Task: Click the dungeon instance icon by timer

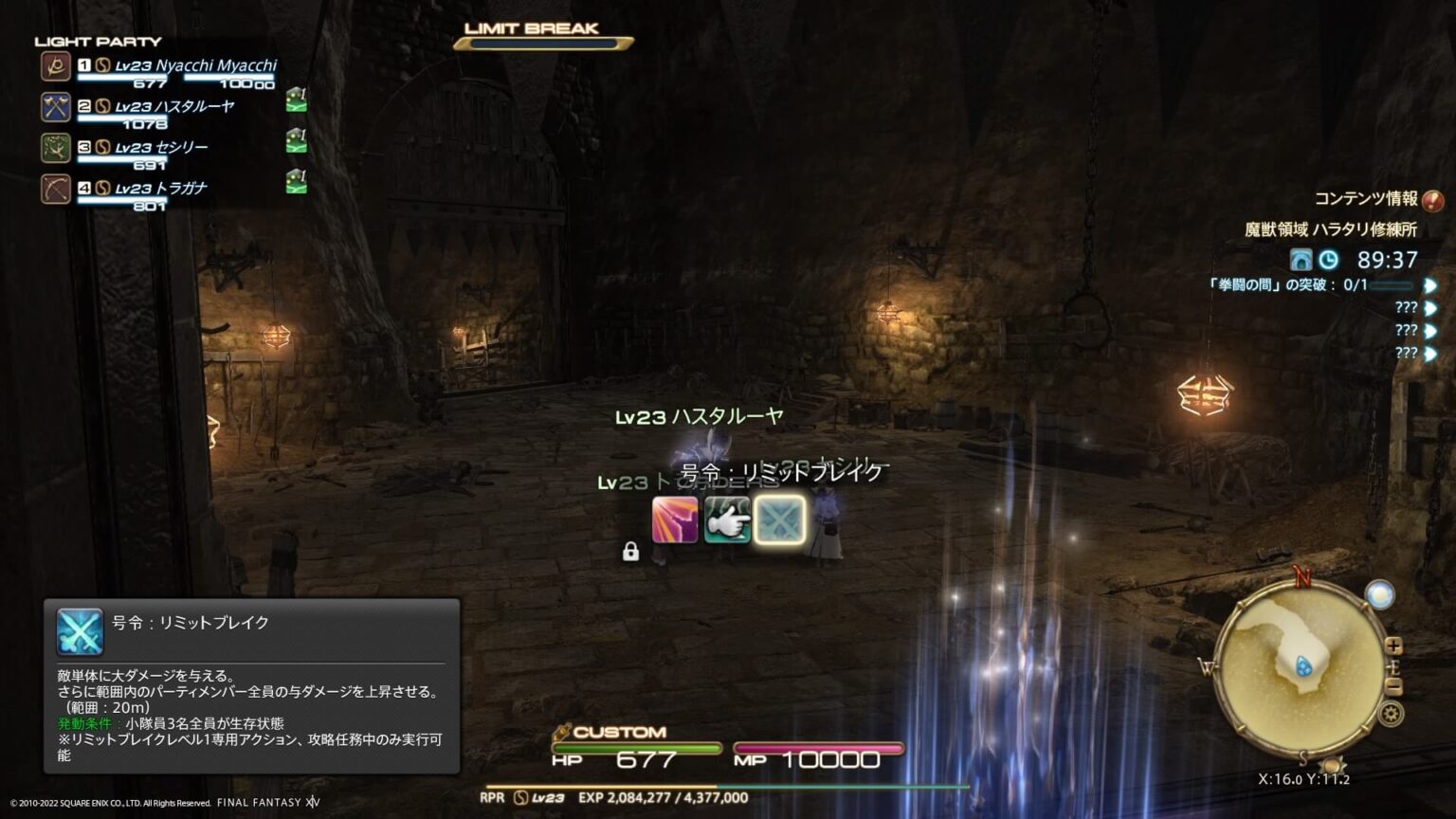Action: click(1301, 260)
